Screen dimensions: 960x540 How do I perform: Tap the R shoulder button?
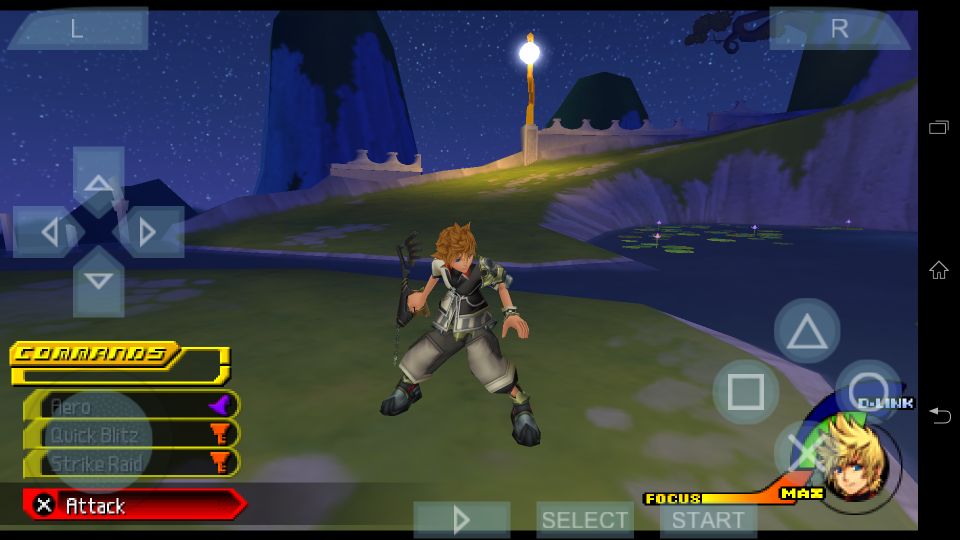[839, 29]
